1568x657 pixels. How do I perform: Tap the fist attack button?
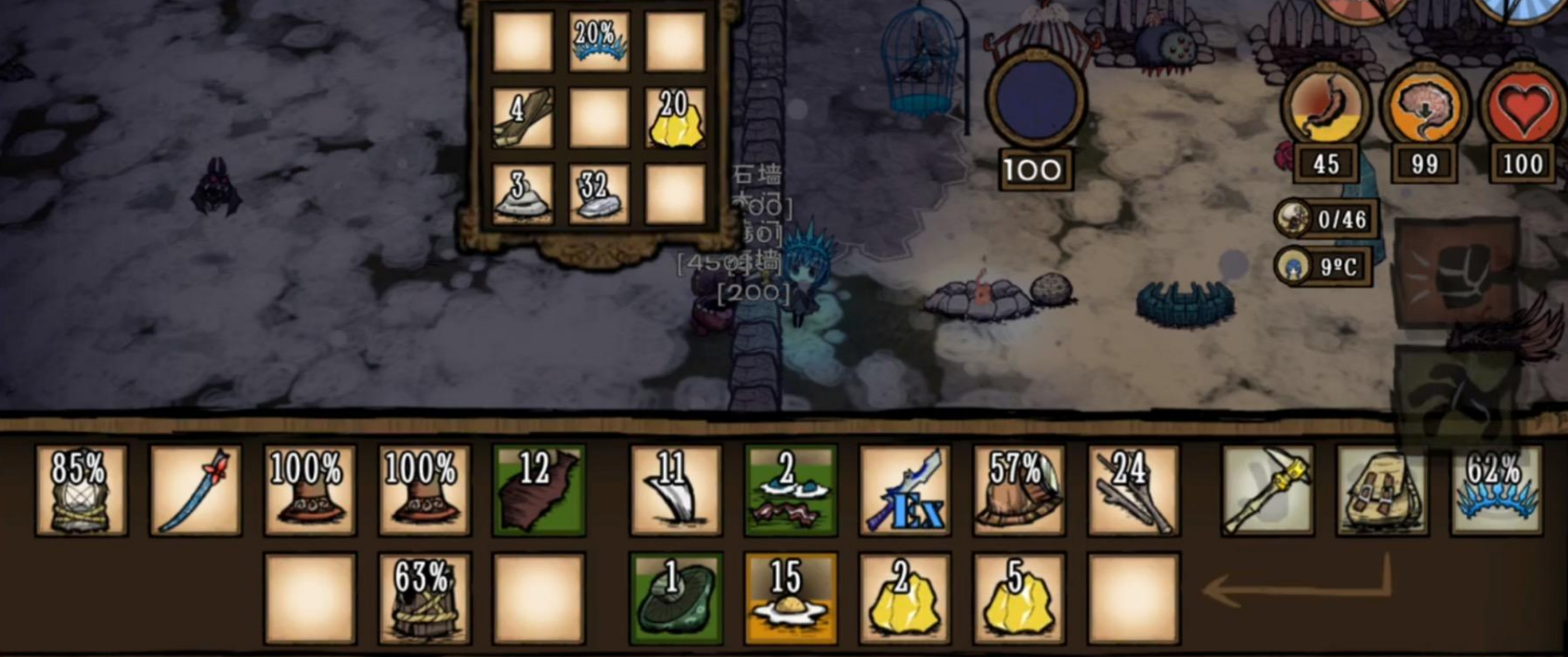1457,274
